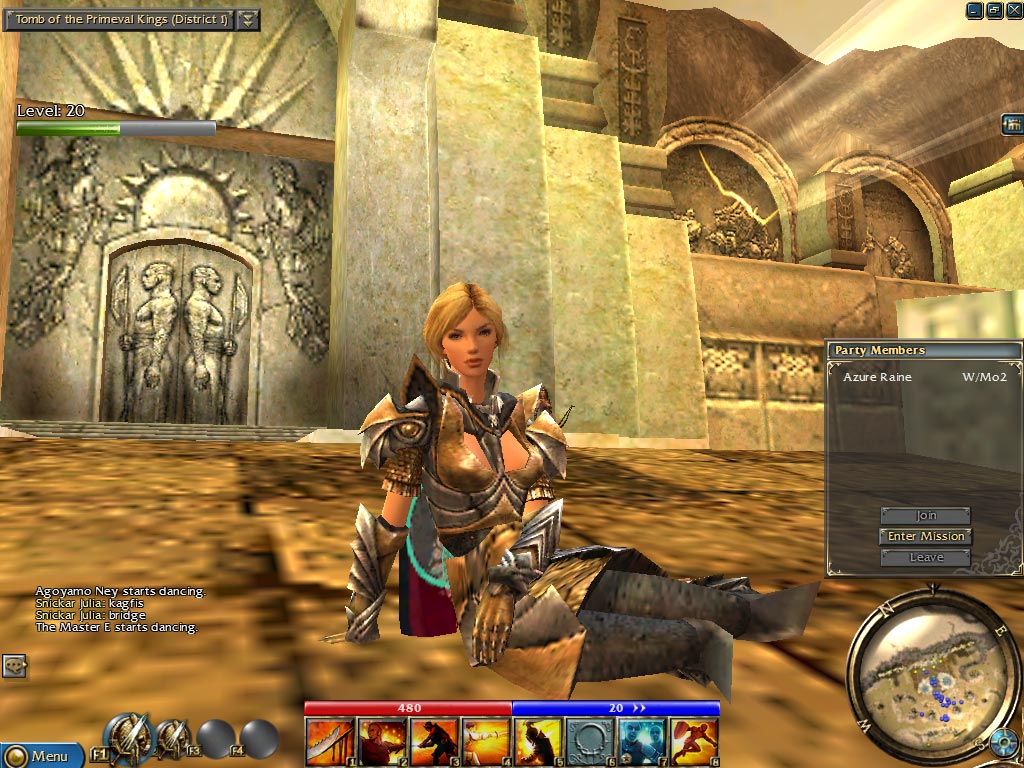The width and height of the screenshot is (1024, 768).
Task: Open the chat speech bubble button
Action: 14,666
